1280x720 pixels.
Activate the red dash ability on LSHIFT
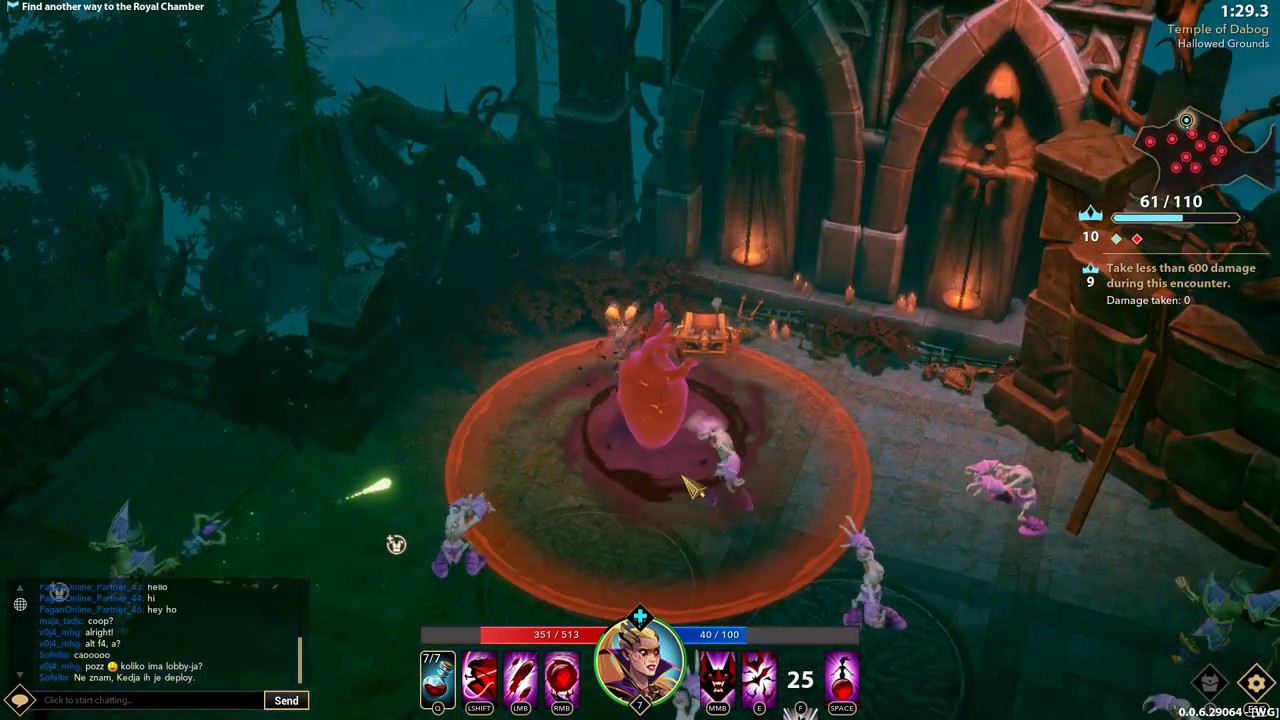point(479,678)
